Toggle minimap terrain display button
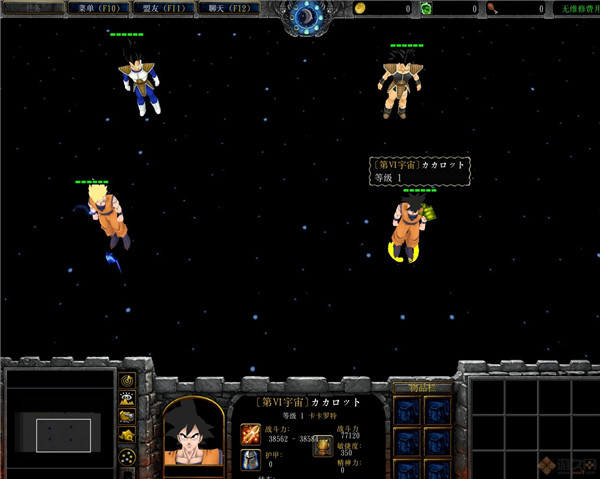The height and width of the screenshot is (479, 600). point(128,398)
